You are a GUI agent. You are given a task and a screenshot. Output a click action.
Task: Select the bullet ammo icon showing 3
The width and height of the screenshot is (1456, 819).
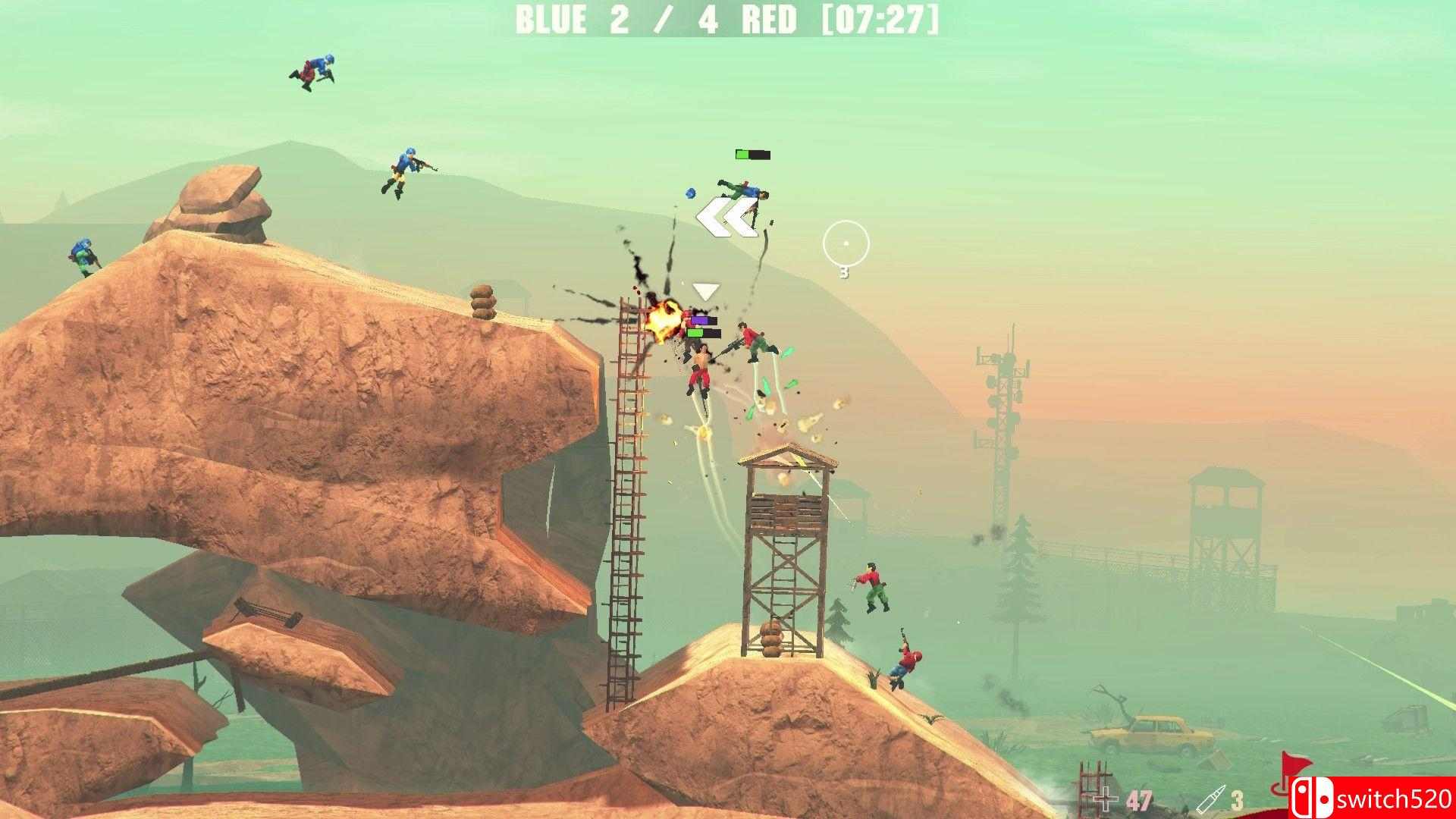1212,799
